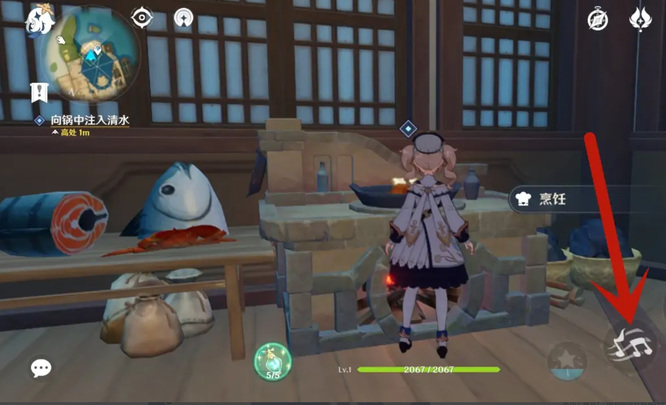This screenshot has height=405, width=666.
Task: Open the circular icon beside the eye
Action: pyautogui.click(x=184, y=17)
